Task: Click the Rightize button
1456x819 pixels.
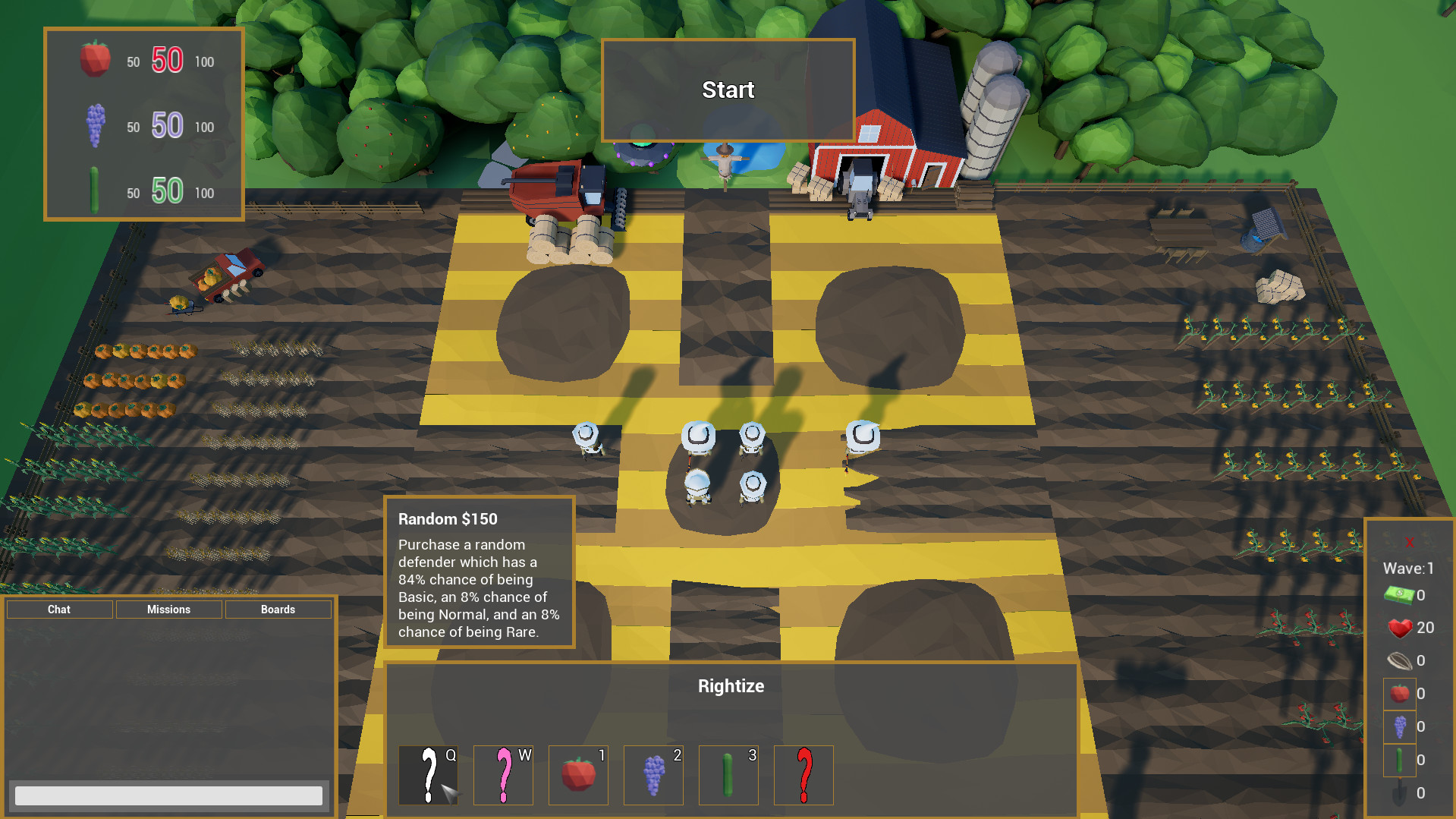Action: click(x=730, y=685)
